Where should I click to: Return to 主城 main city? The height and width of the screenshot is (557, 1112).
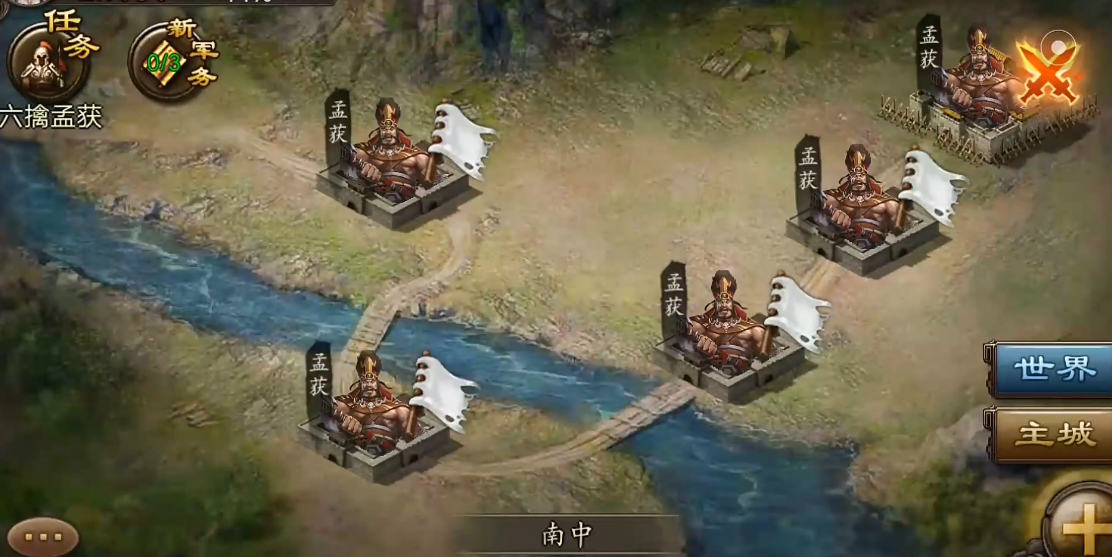coord(1053,434)
